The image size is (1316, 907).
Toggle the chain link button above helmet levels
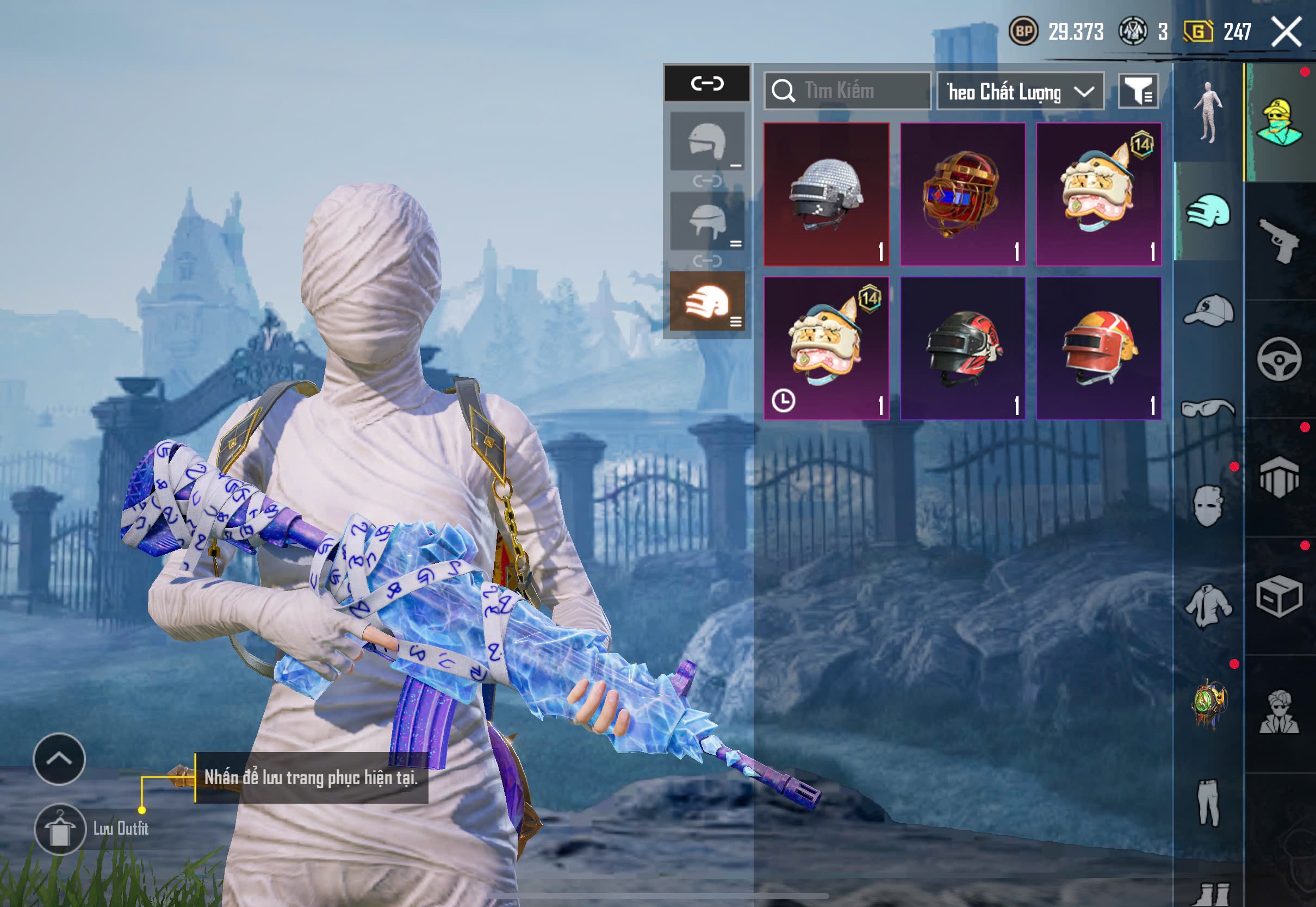707,84
